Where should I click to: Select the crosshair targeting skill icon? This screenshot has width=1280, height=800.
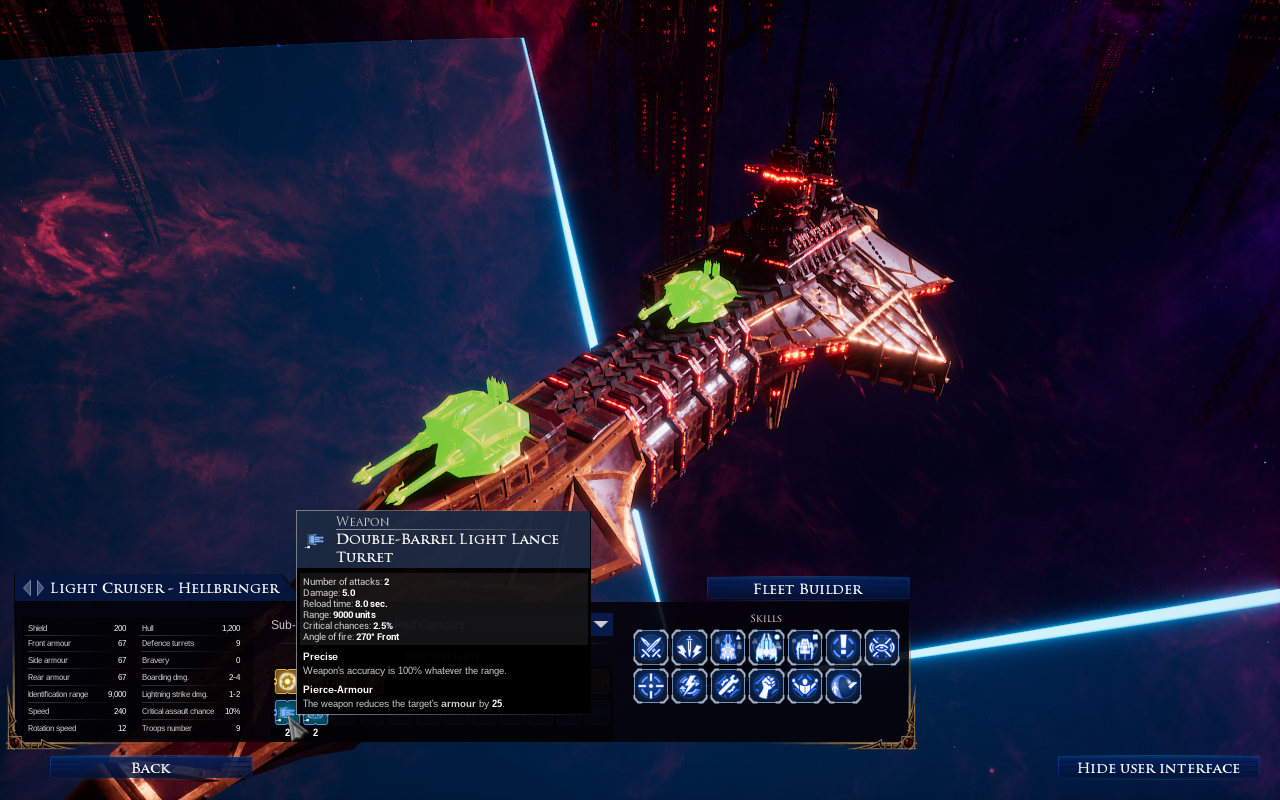pos(651,686)
